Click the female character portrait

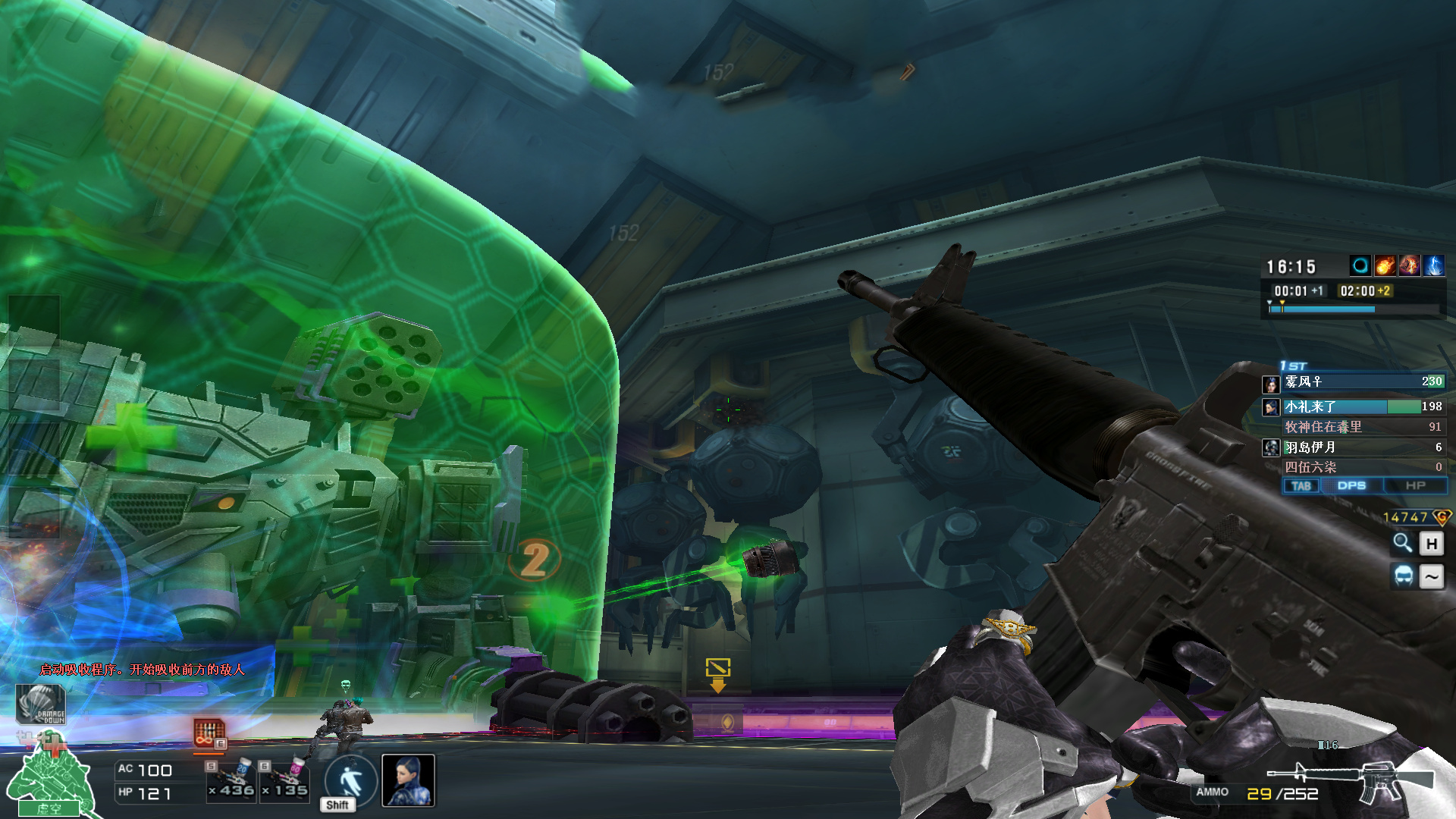(x=408, y=780)
